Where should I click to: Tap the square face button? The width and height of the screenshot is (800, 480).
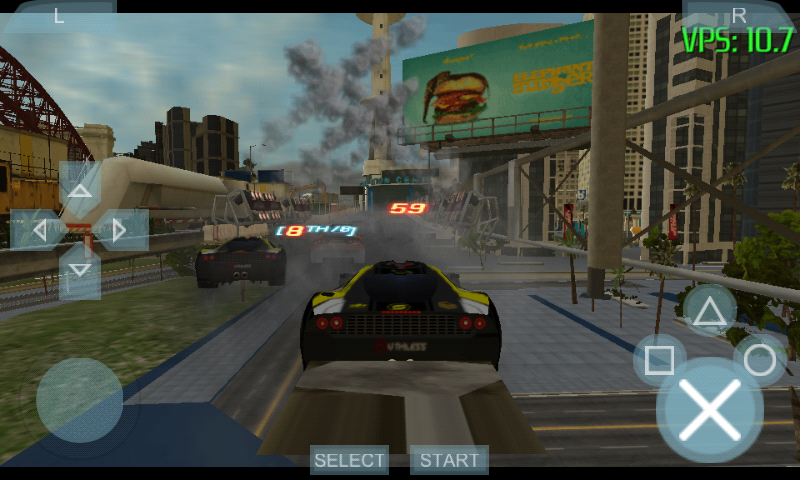click(x=659, y=360)
